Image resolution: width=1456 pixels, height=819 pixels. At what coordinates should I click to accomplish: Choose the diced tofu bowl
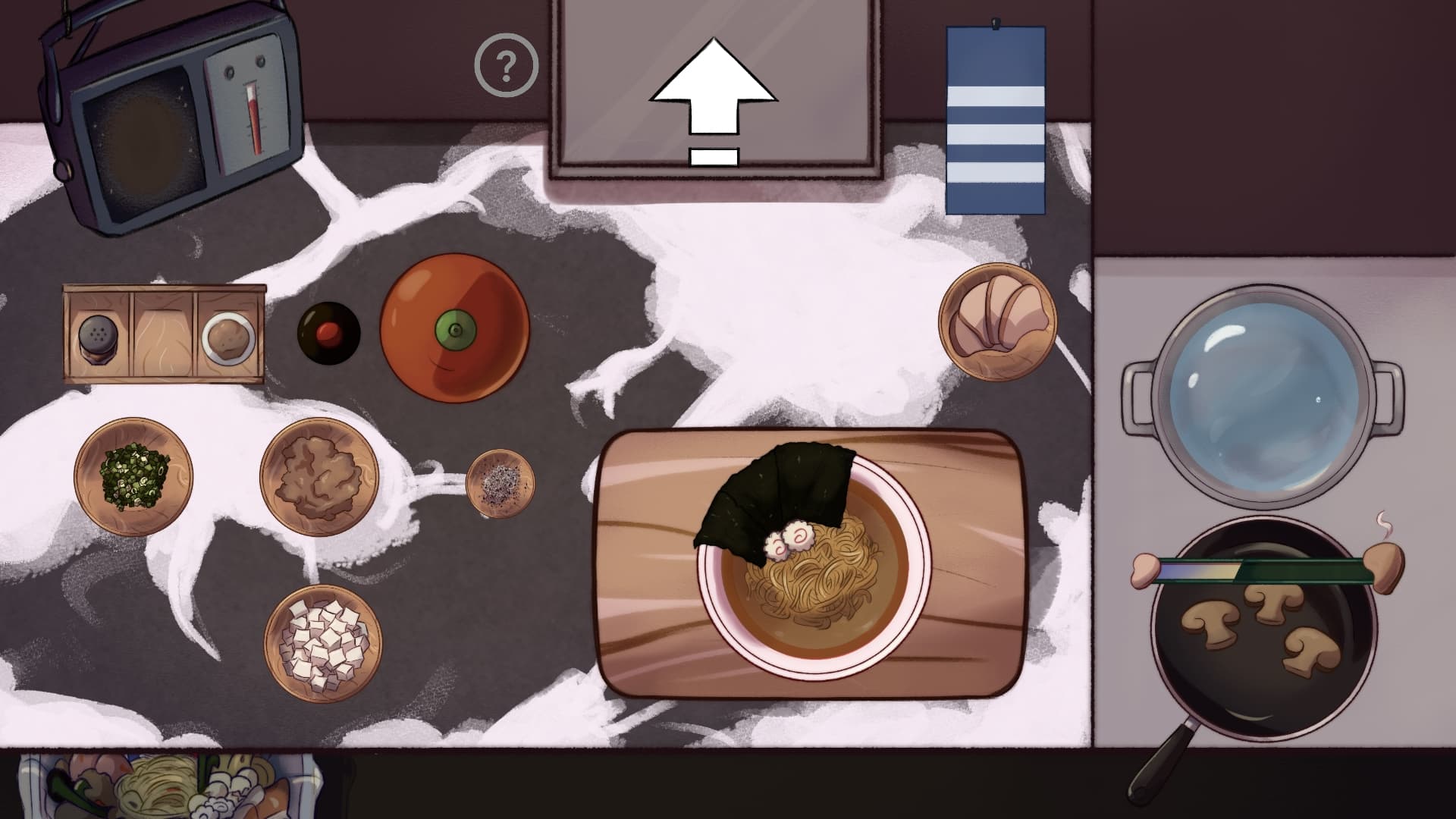323,643
